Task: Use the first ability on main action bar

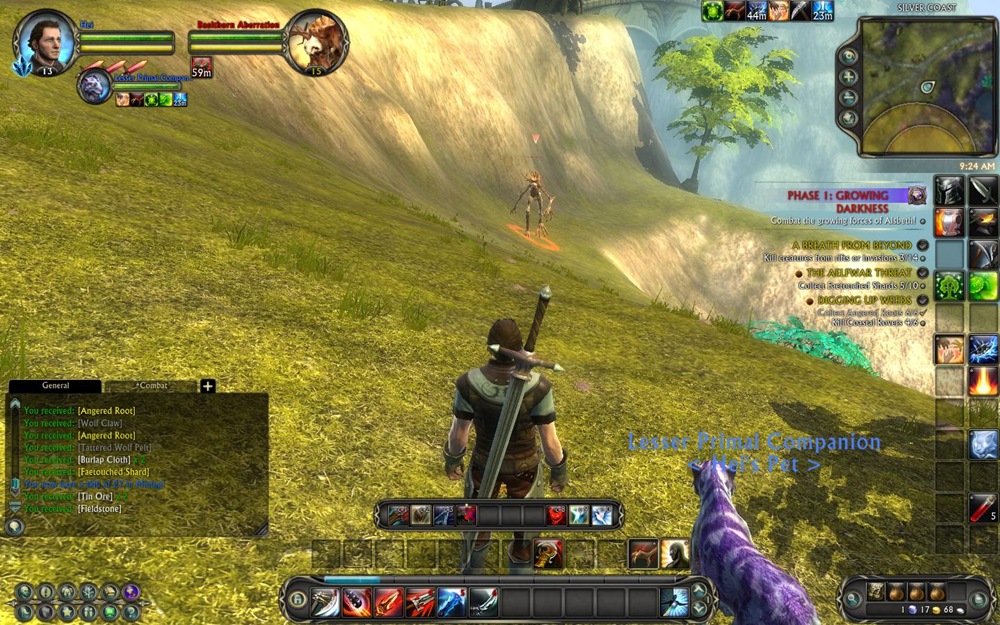Action: coord(325,601)
